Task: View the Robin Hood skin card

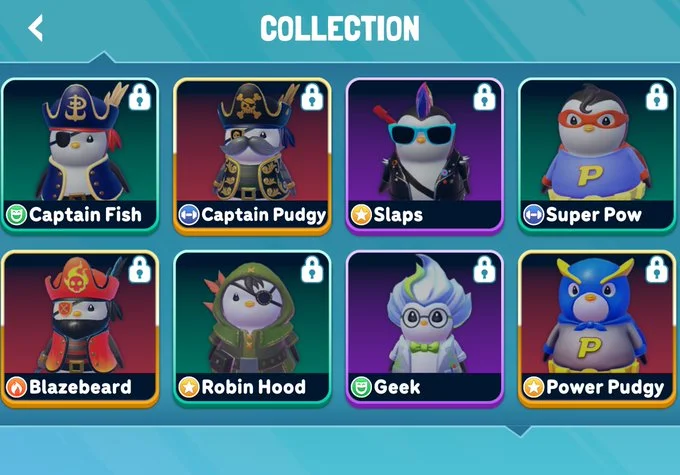Action: pos(252,328)
